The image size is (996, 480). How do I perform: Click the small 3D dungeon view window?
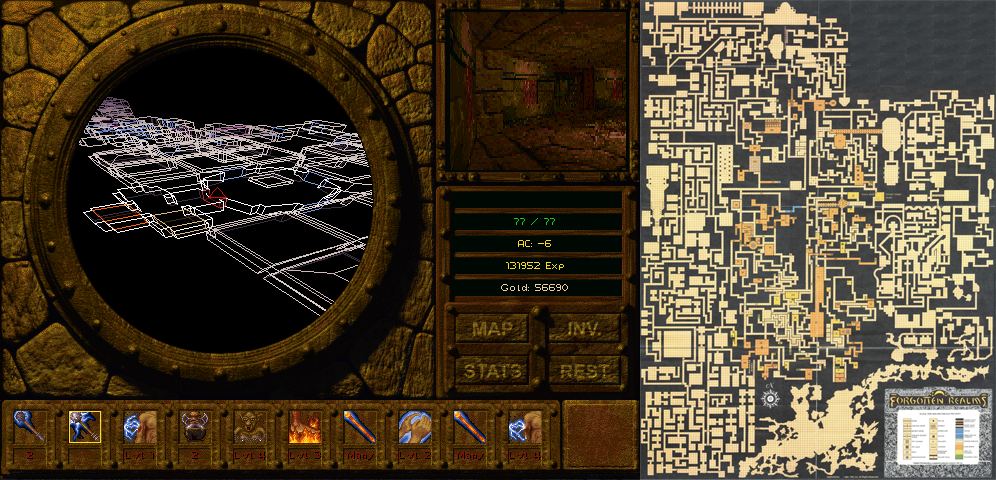536,92
